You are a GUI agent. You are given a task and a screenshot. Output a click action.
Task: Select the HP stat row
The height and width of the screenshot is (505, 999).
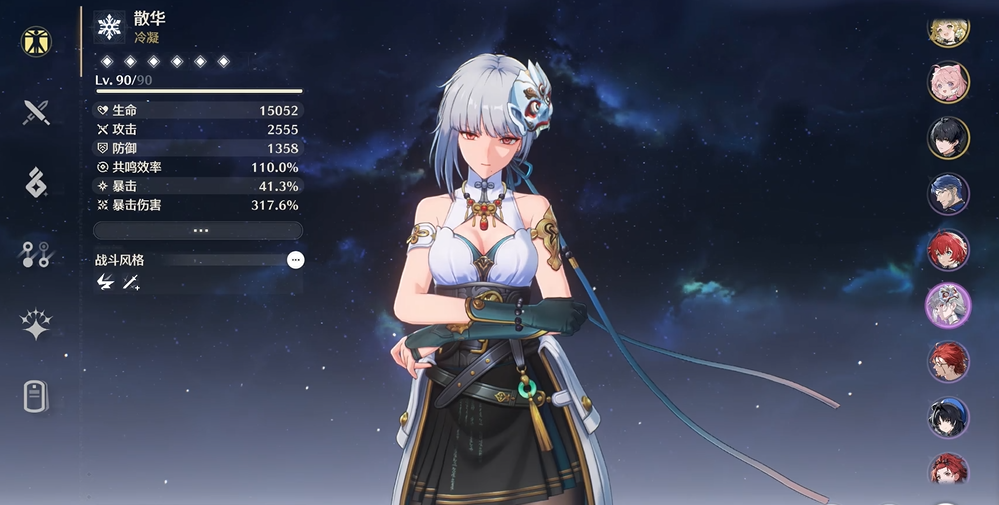198,110
